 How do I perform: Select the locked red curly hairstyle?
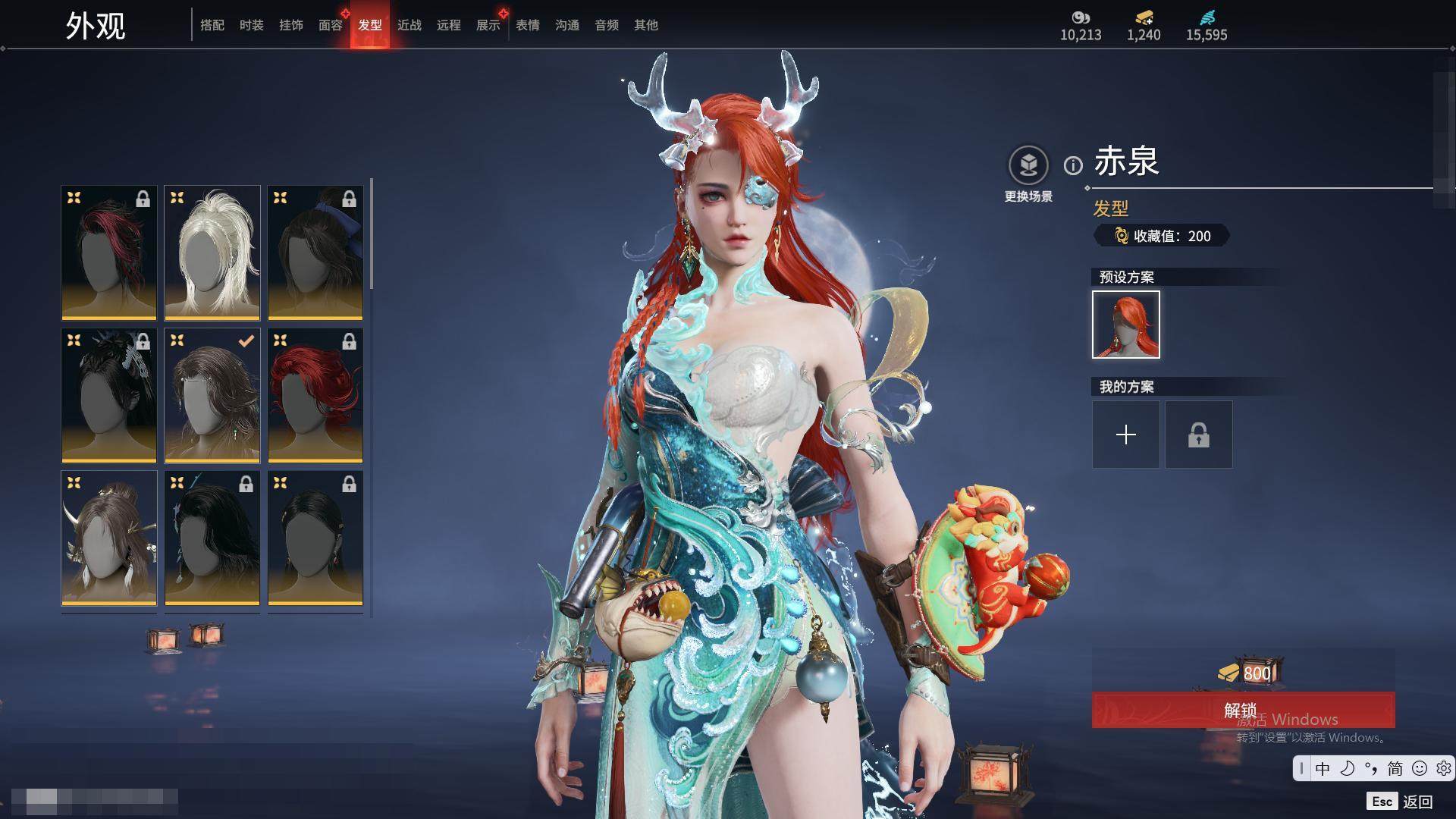315,395
